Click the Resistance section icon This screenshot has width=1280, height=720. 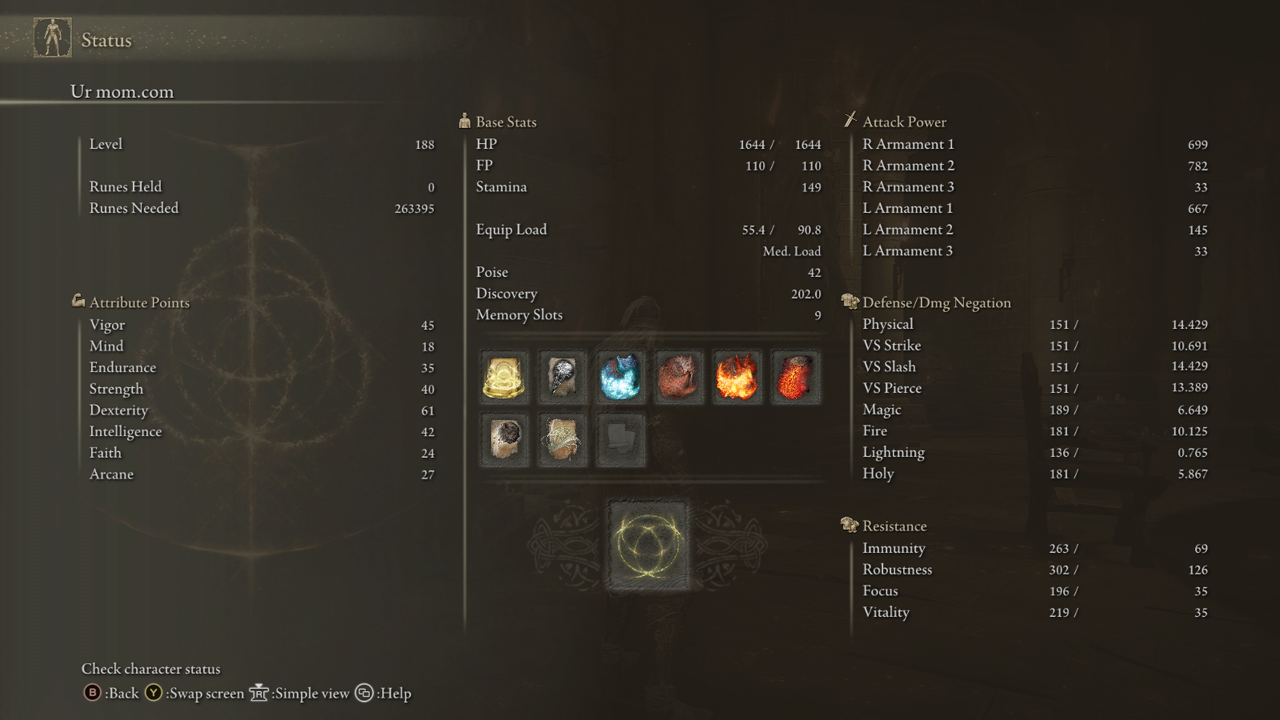tap(850, 525)
